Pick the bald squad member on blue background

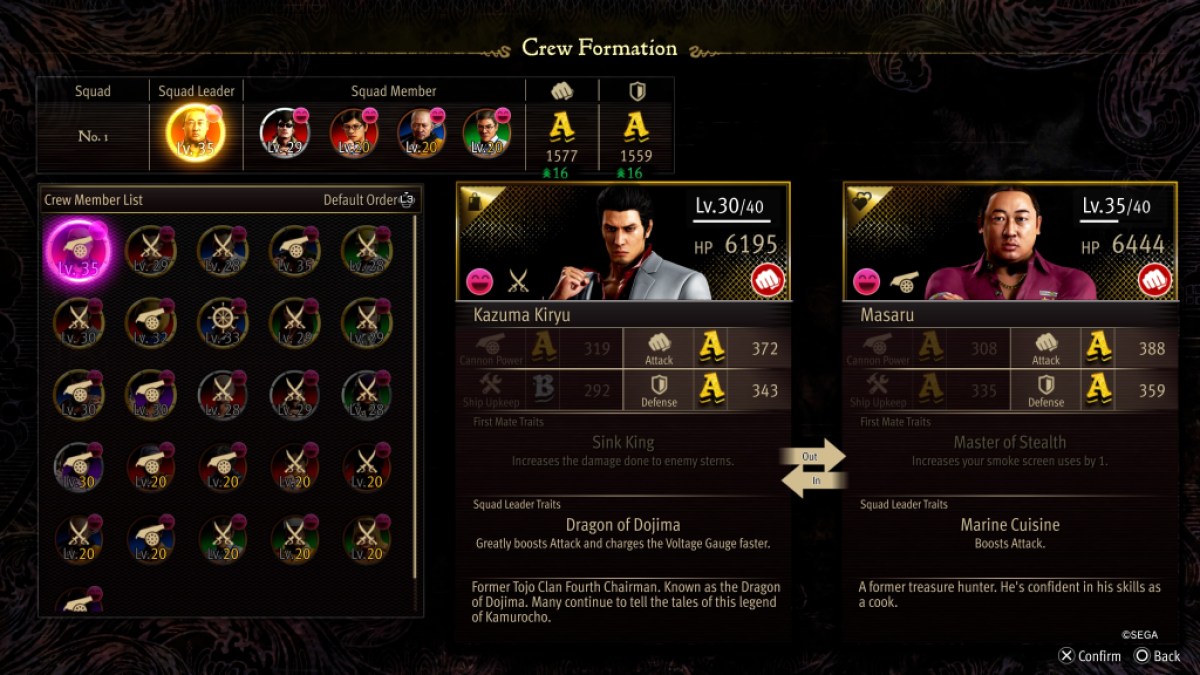pos(422,133)
